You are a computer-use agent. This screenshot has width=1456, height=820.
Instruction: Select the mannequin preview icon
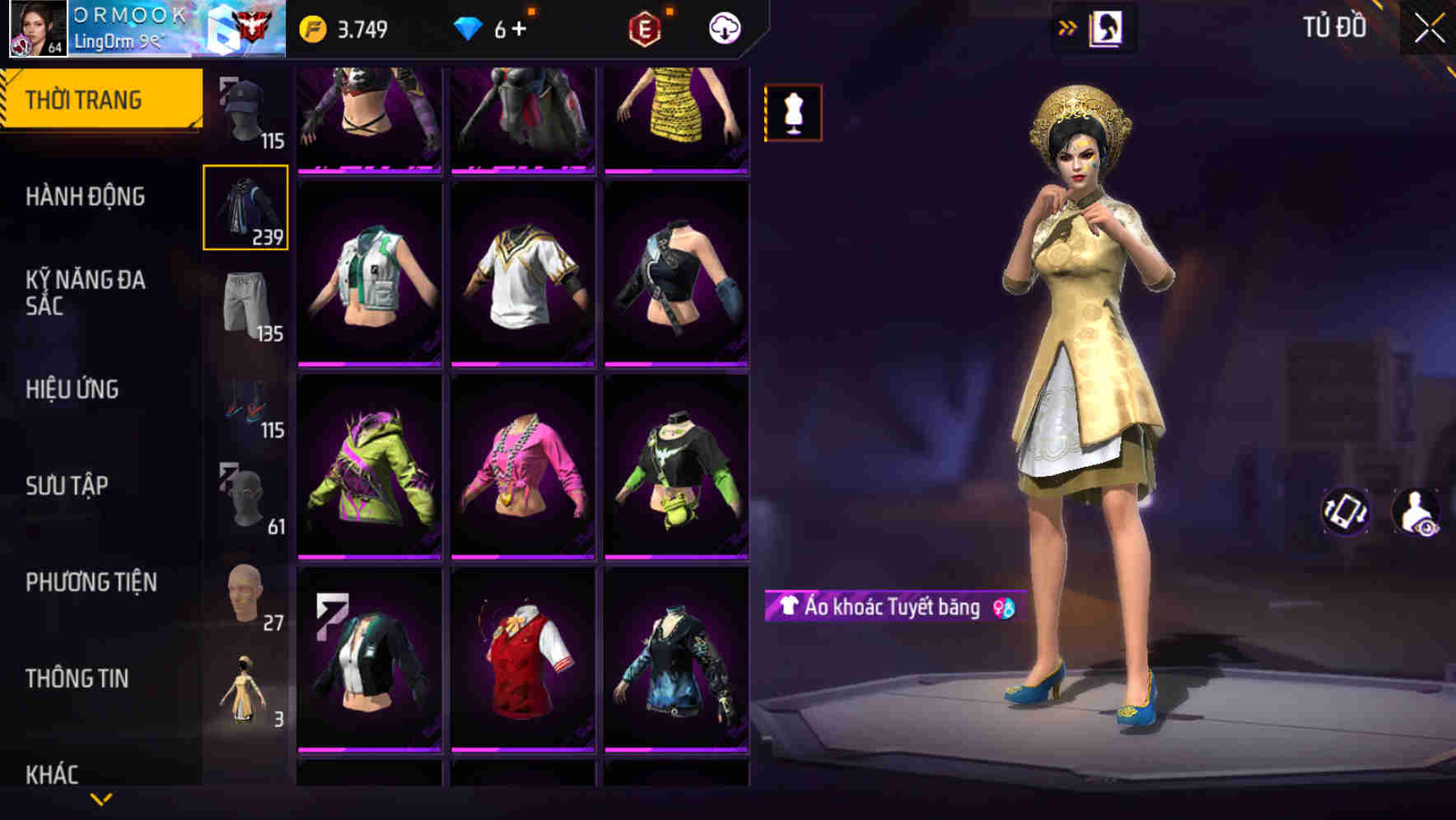(793, 112)
